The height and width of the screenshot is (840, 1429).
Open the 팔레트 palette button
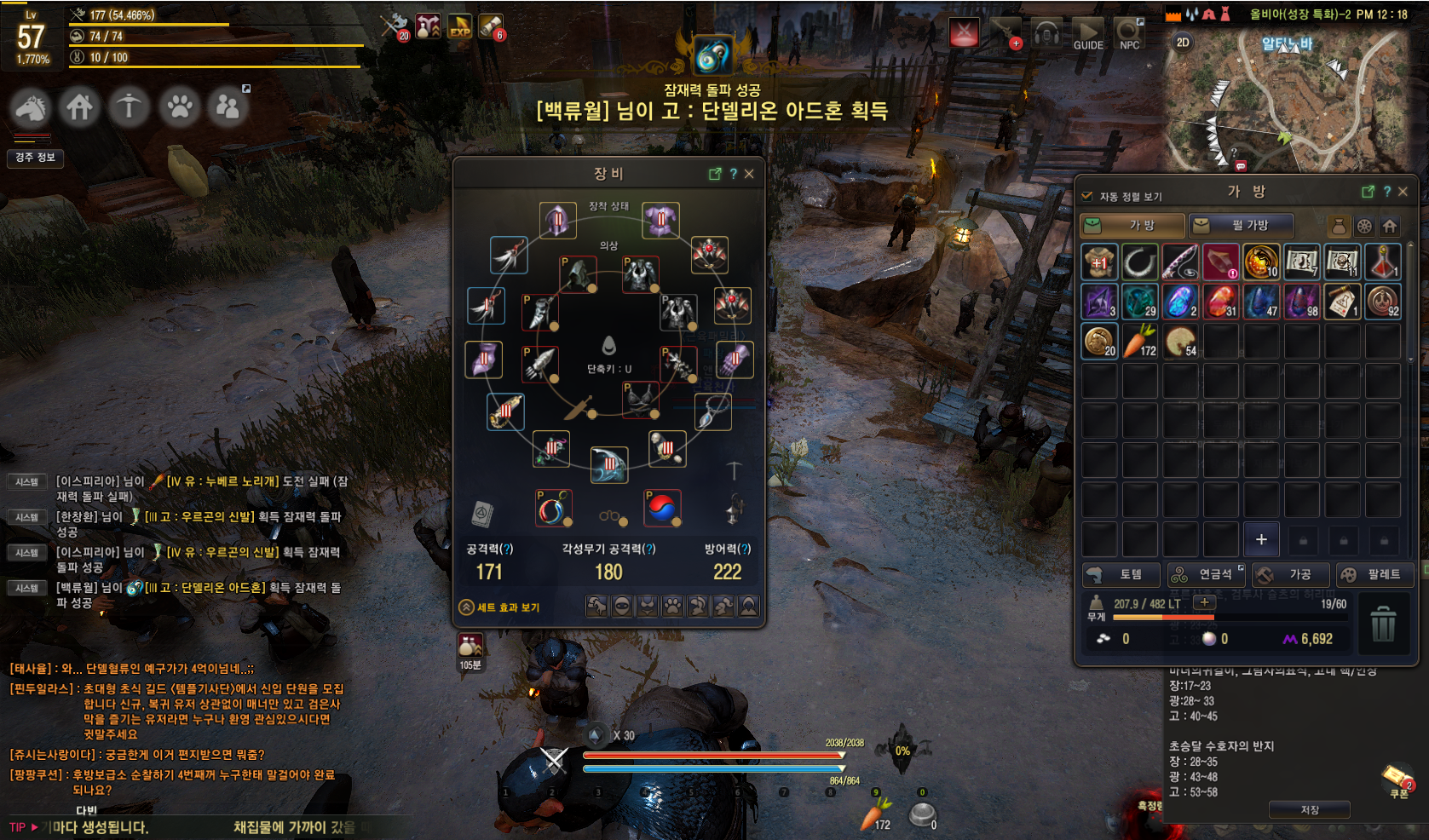click(1373, 574)
